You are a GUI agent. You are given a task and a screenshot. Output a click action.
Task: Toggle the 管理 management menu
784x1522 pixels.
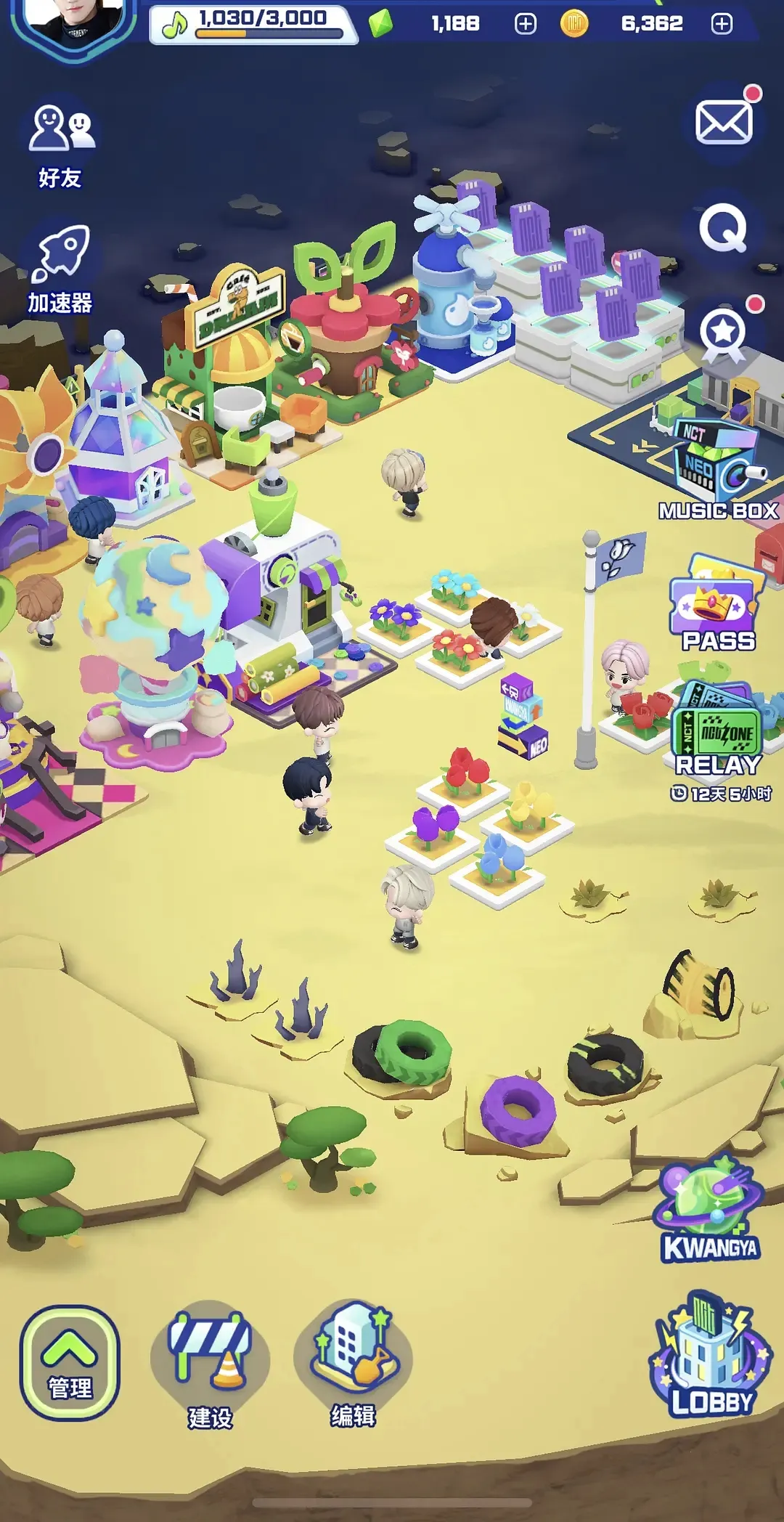[70, 1362]
